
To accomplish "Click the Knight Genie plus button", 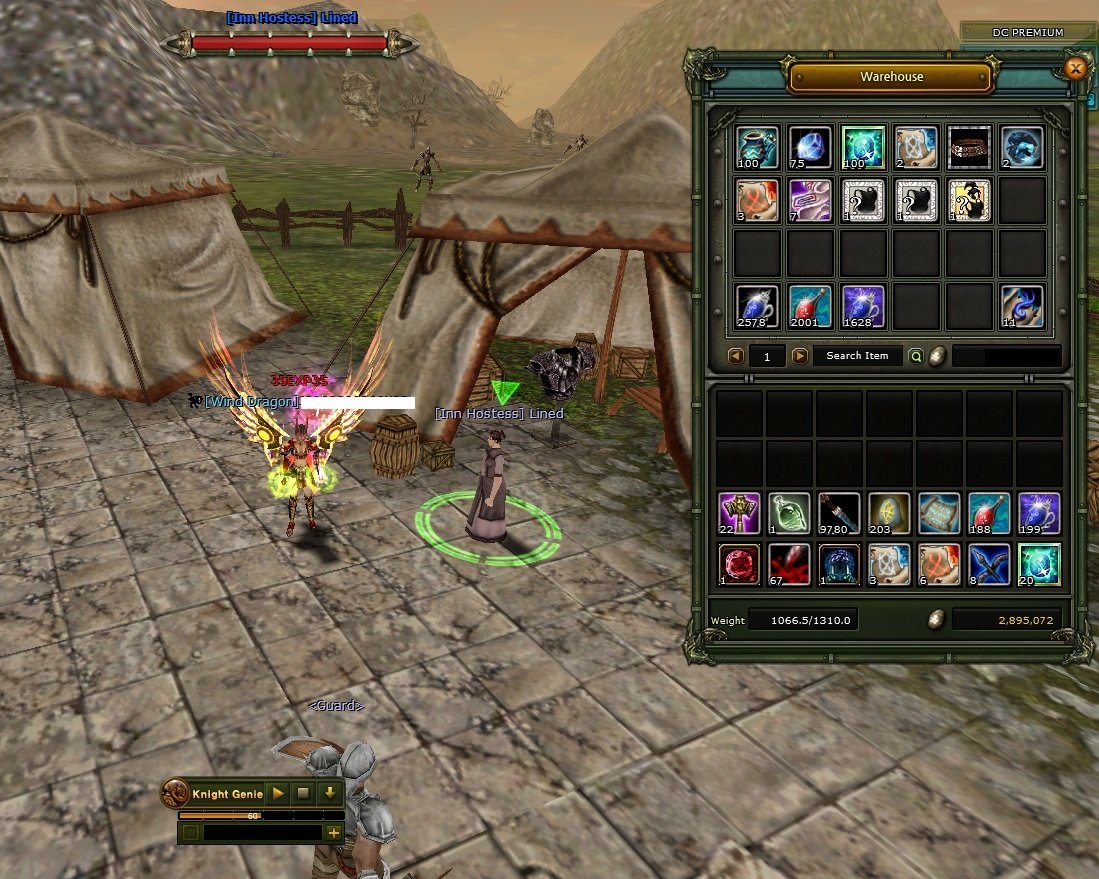I will click(x=332, y=832).
